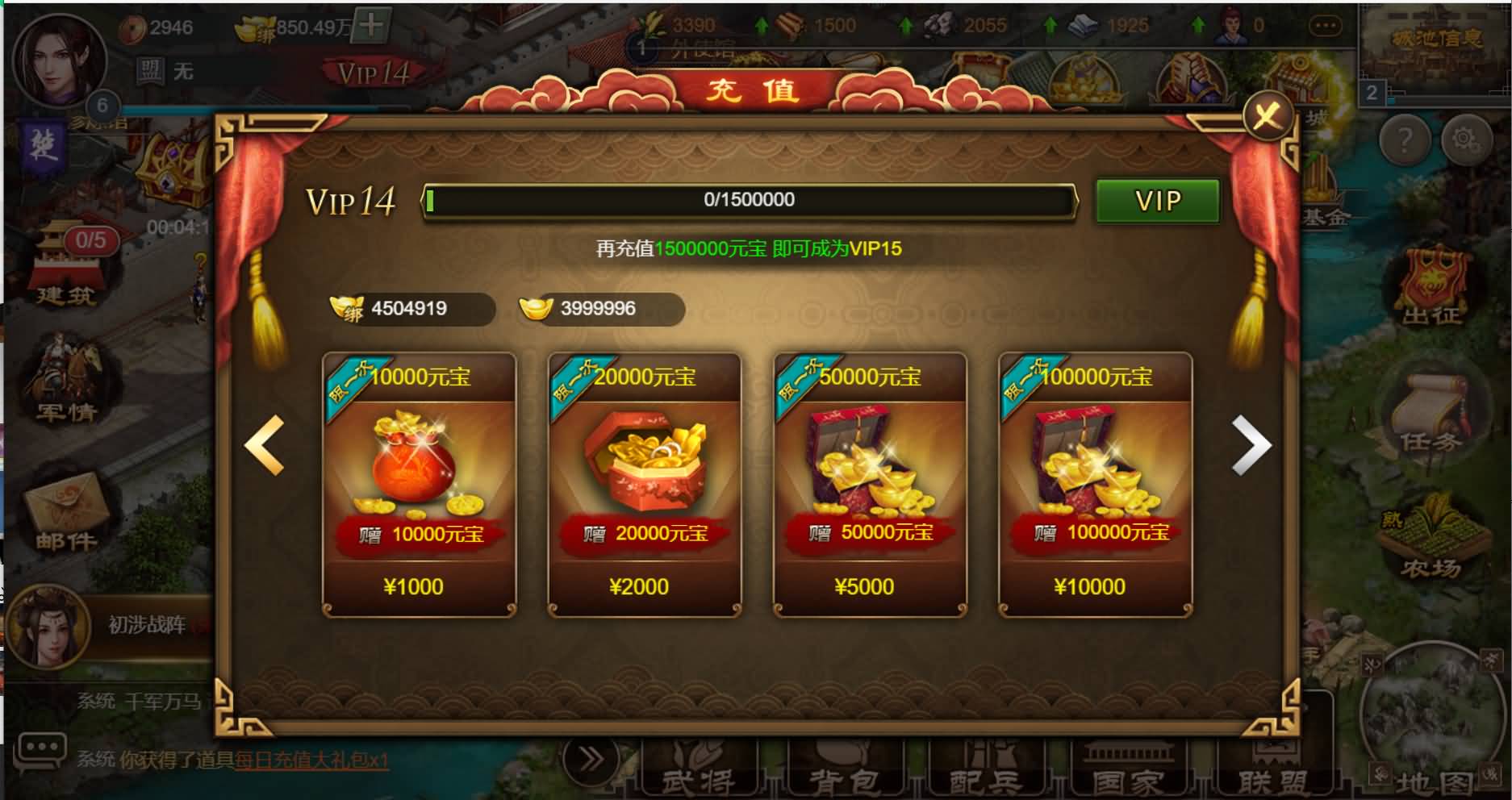Image resolution: width=1512 pixels, height=800 pixels.
Task: Select the ¥2000 20000元宝 pack
Action: [x=644, y=485]
